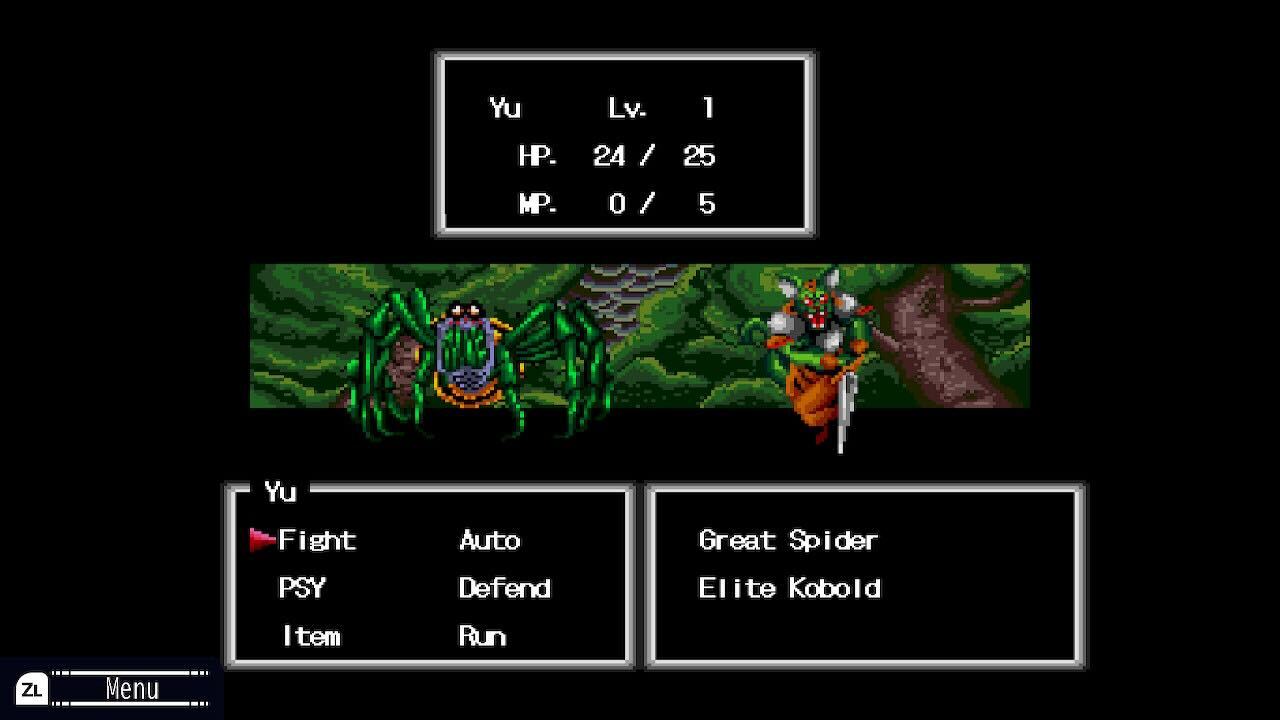Image resolution: width=1280 pixels, height=720 pixels.
Task: Select the Defend command
Action: (x=504, y=589)
